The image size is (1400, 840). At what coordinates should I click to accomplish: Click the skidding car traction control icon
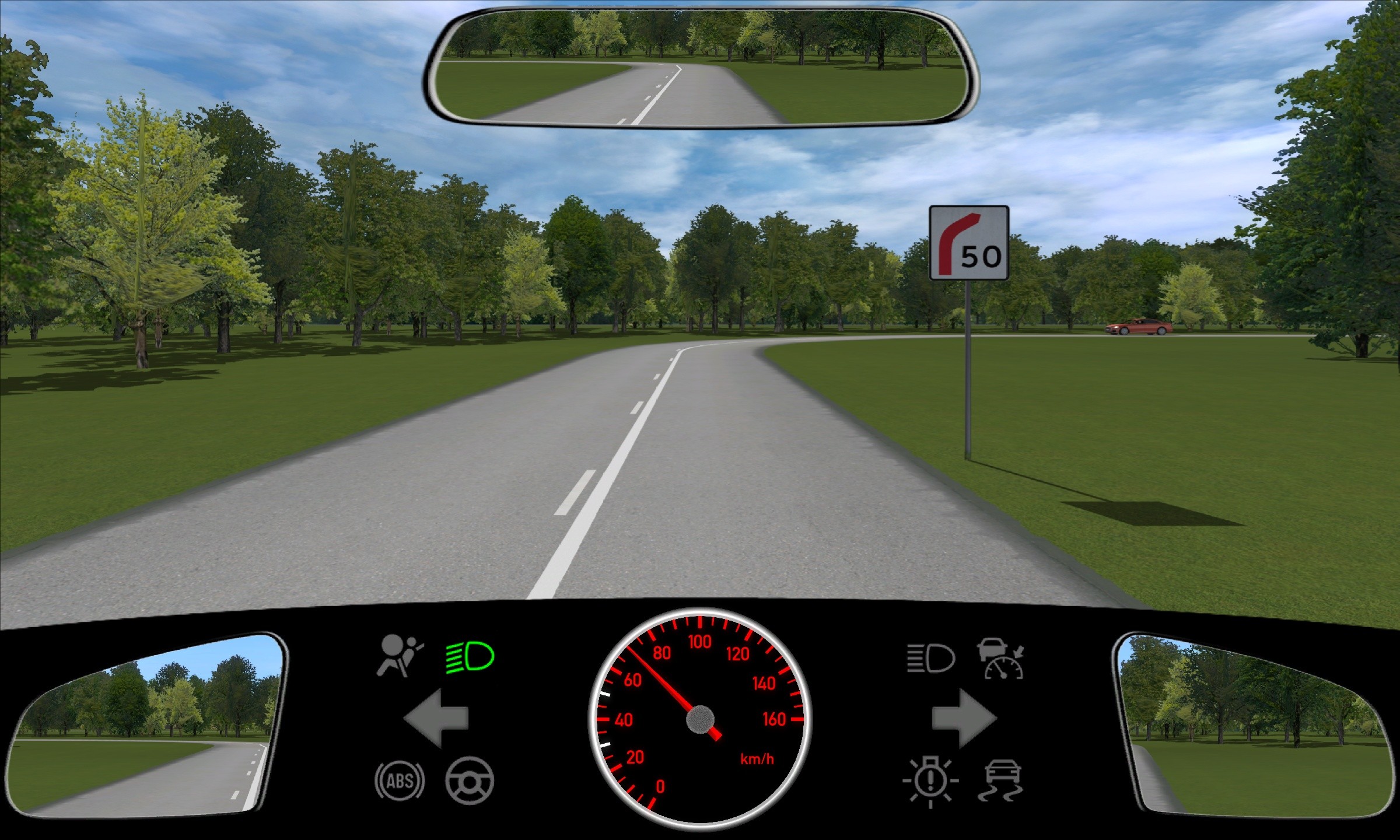(x=1002, y=780)
